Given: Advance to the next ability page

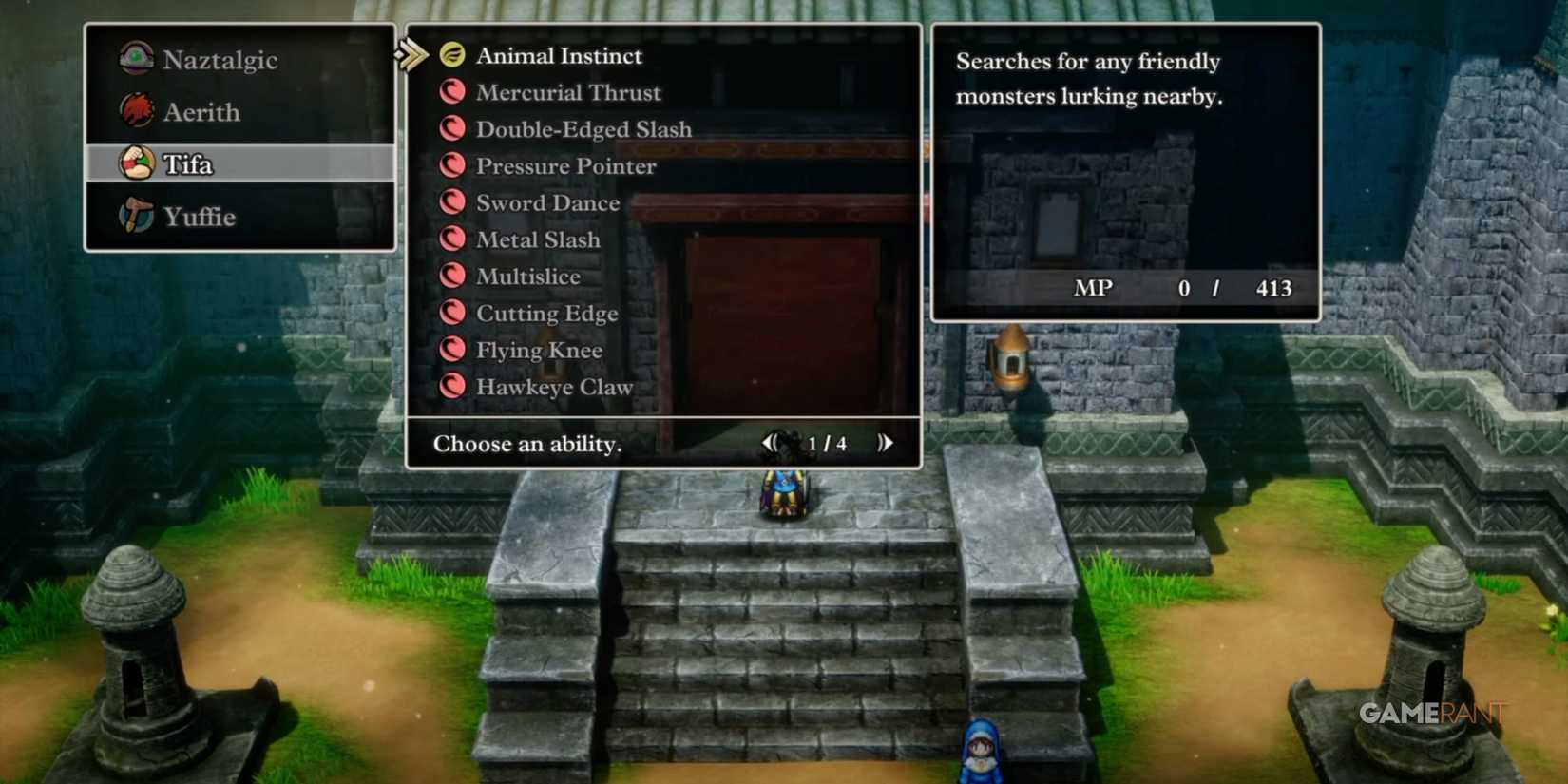Looking at the screenshot, I should 885,443.
